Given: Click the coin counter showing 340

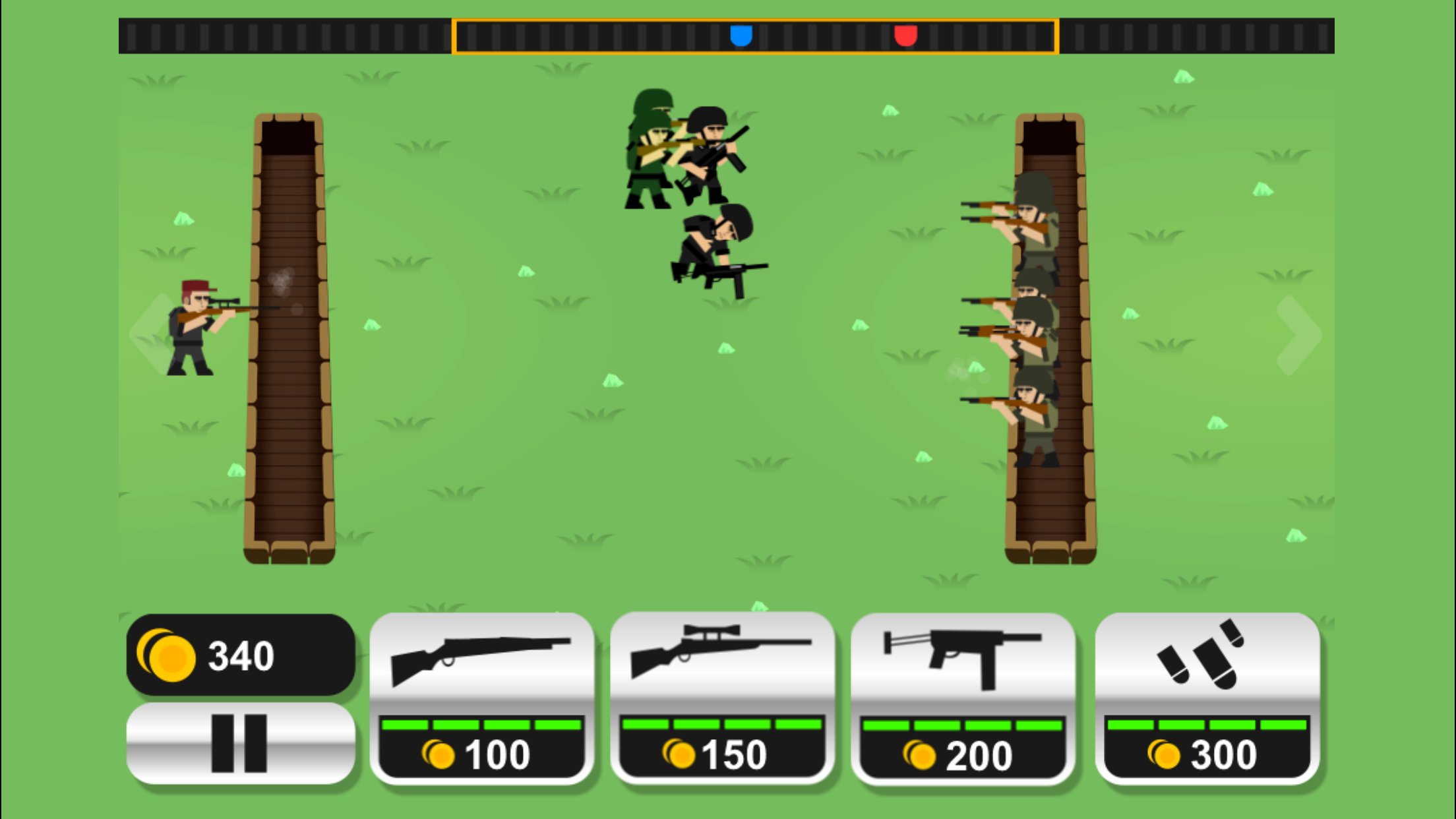Looking at the screenshot, I should tap(239, 655).
